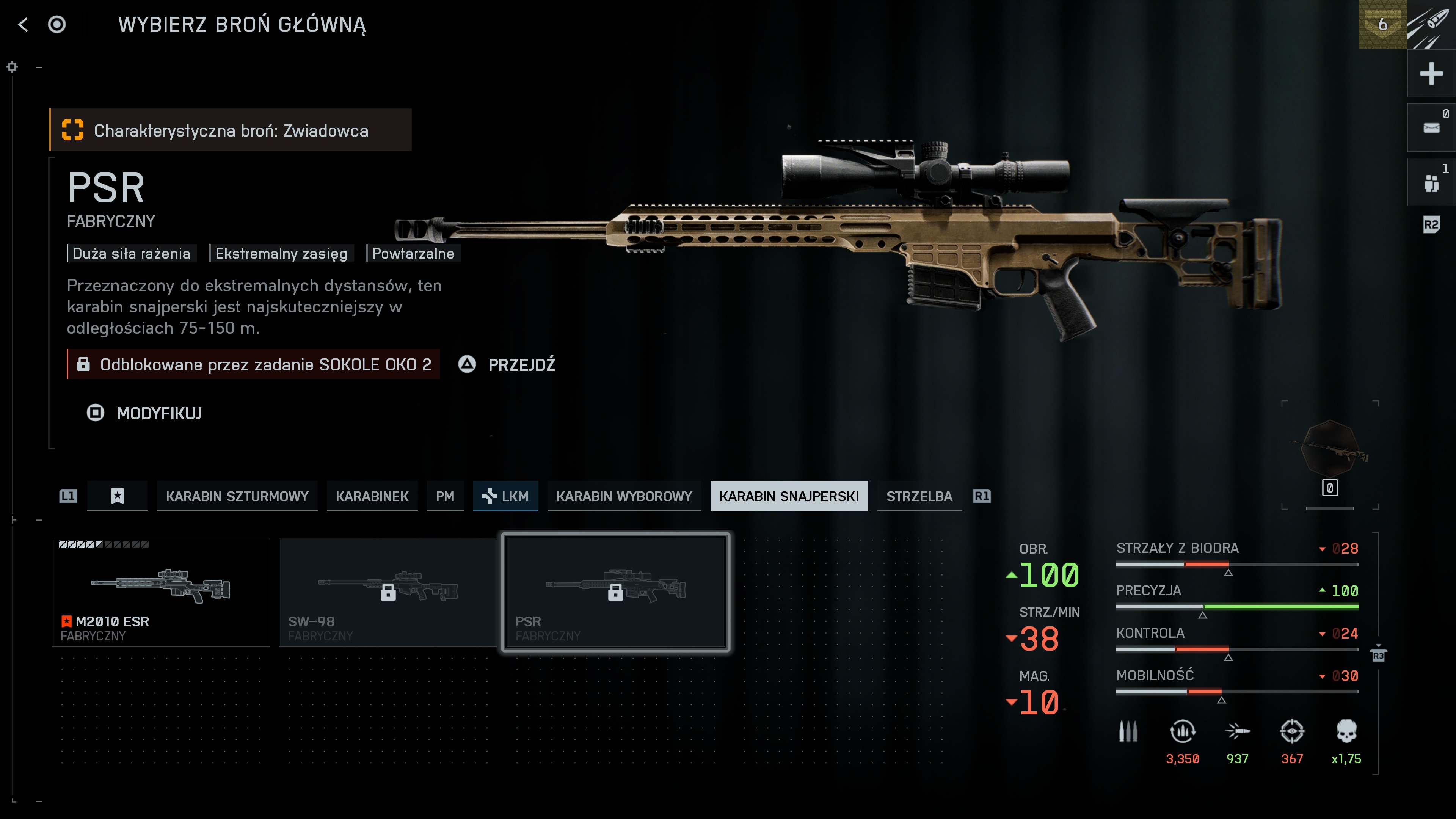Screen dimensions: 1456x819
Task: Switch to the LKM tab
Action: click(505, 496)
